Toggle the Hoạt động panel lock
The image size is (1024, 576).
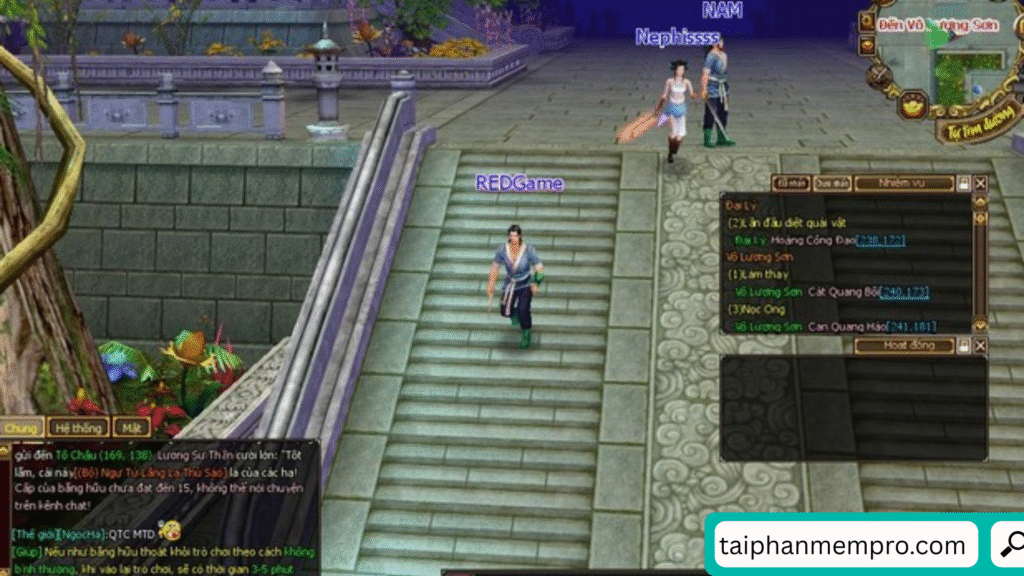click(963, 346)
